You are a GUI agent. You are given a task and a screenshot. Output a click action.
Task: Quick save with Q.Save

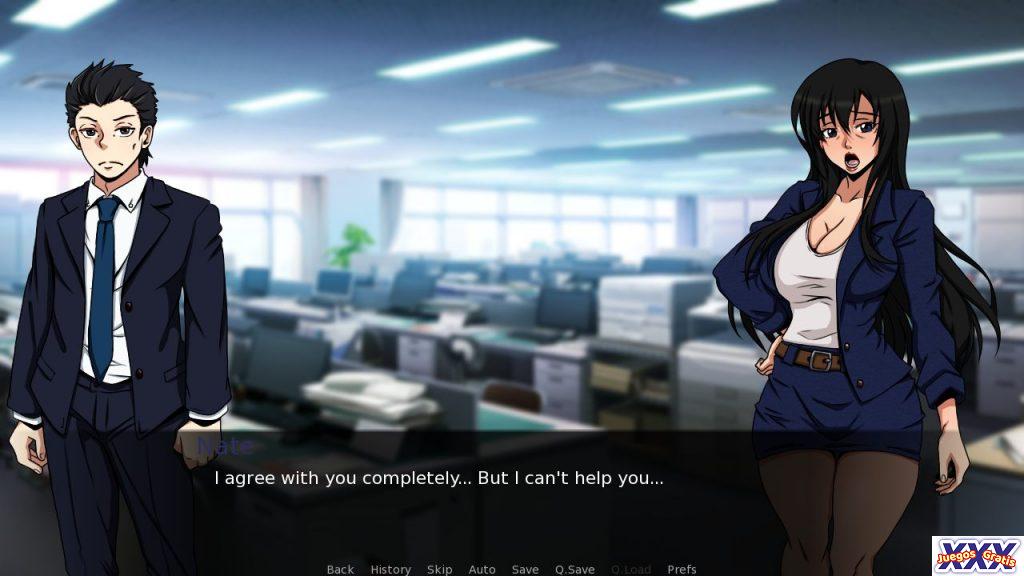(x=575, y=569)
